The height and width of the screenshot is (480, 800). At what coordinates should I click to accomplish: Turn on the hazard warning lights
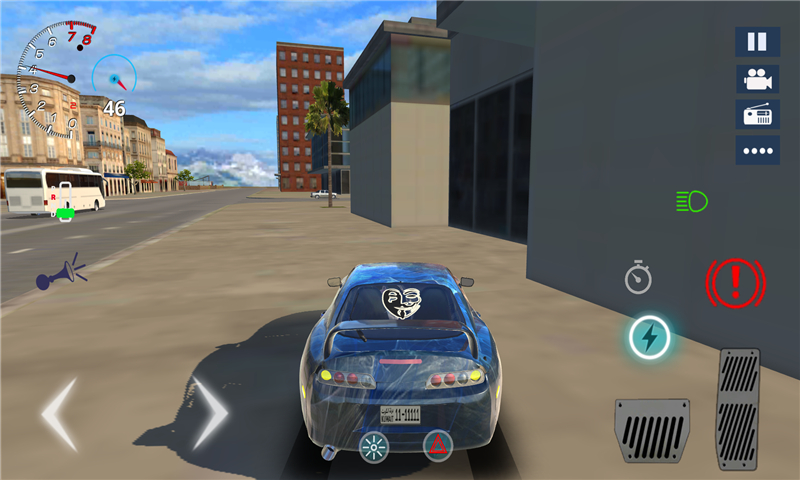[x=437, y=444]
